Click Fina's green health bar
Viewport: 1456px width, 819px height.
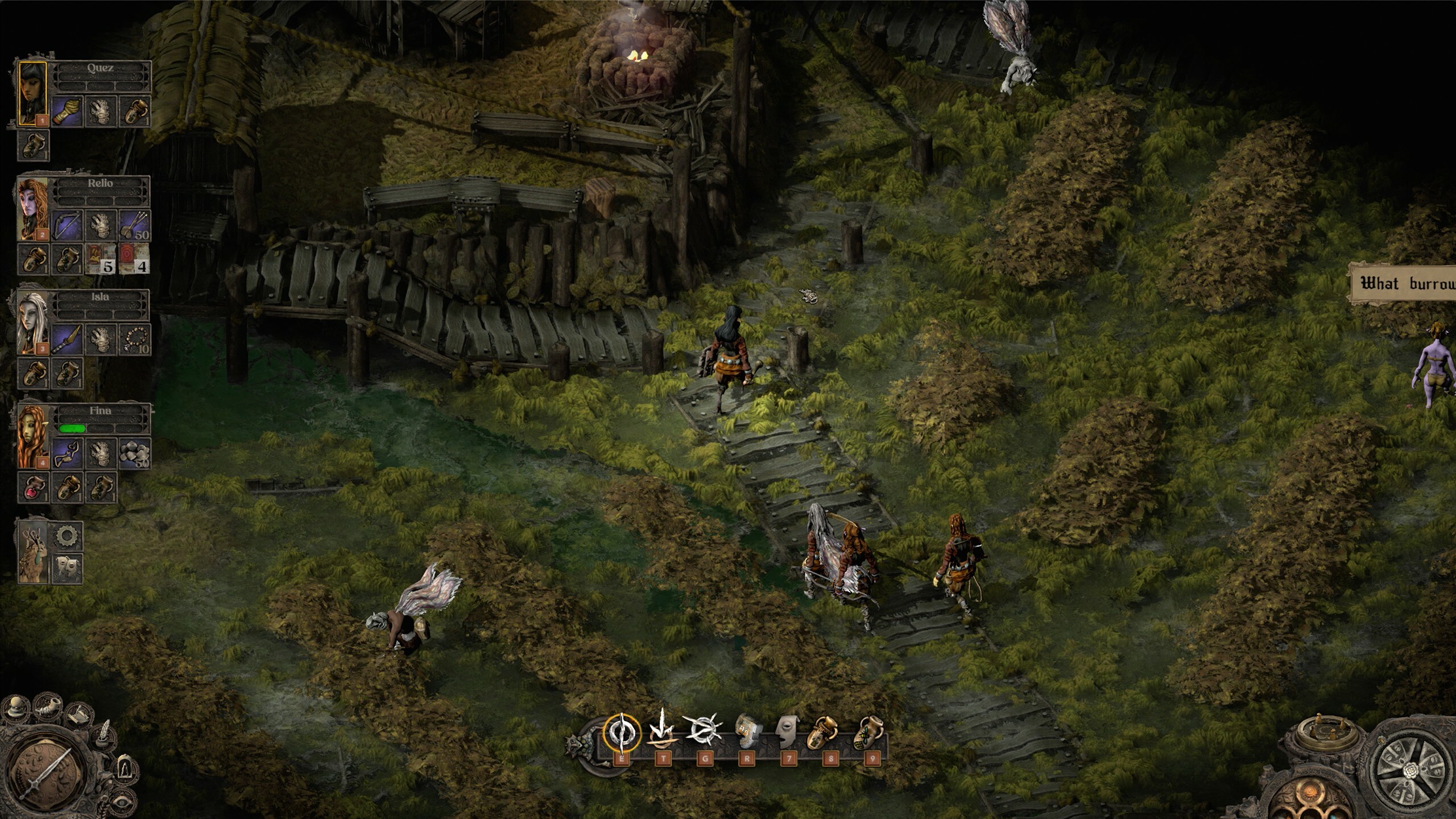click(72, 429)
